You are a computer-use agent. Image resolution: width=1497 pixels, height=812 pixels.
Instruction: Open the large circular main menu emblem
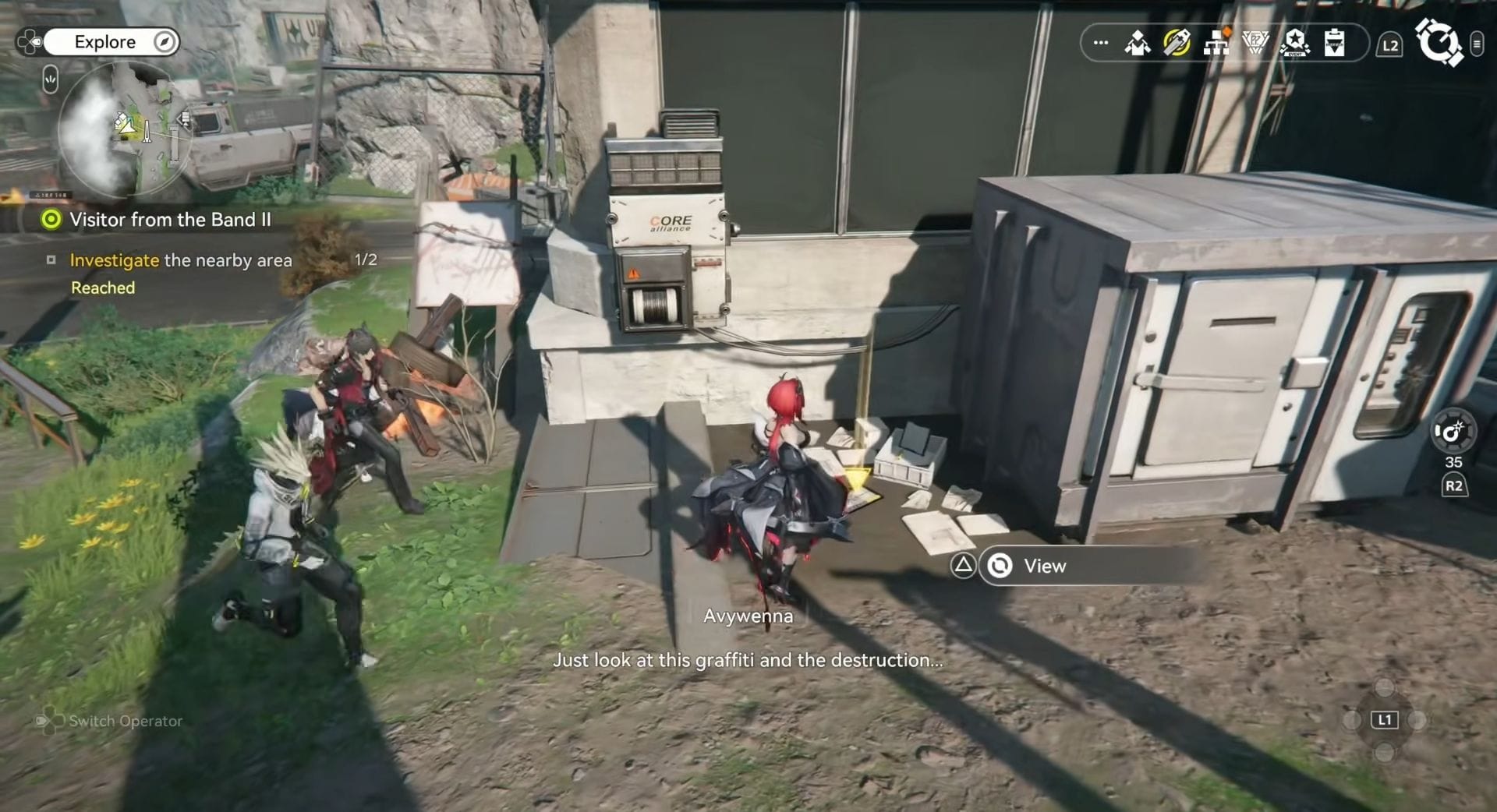1438,42
